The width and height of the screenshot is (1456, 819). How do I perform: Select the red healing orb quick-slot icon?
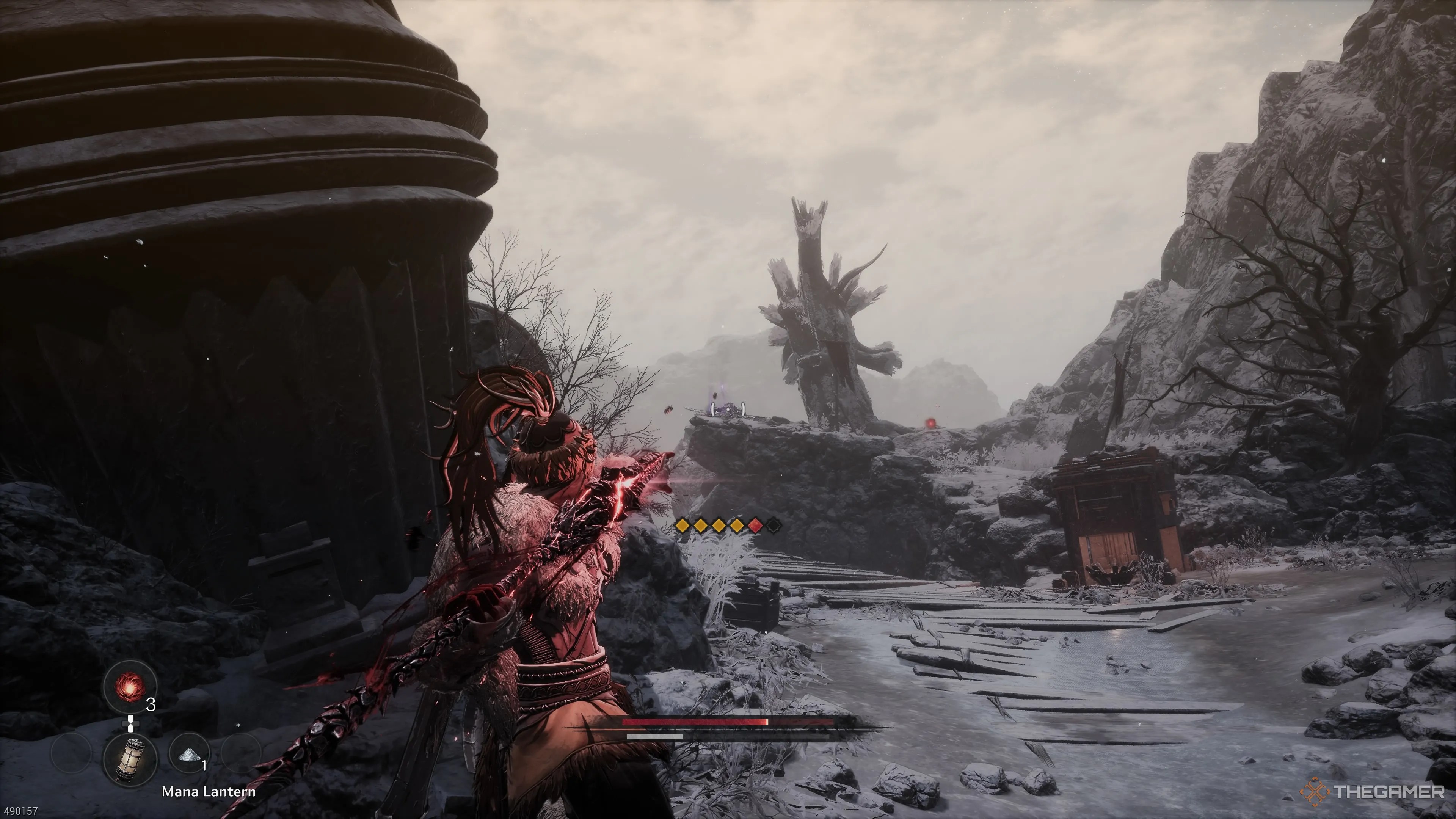pyautogui.click(x=130, y=687)
